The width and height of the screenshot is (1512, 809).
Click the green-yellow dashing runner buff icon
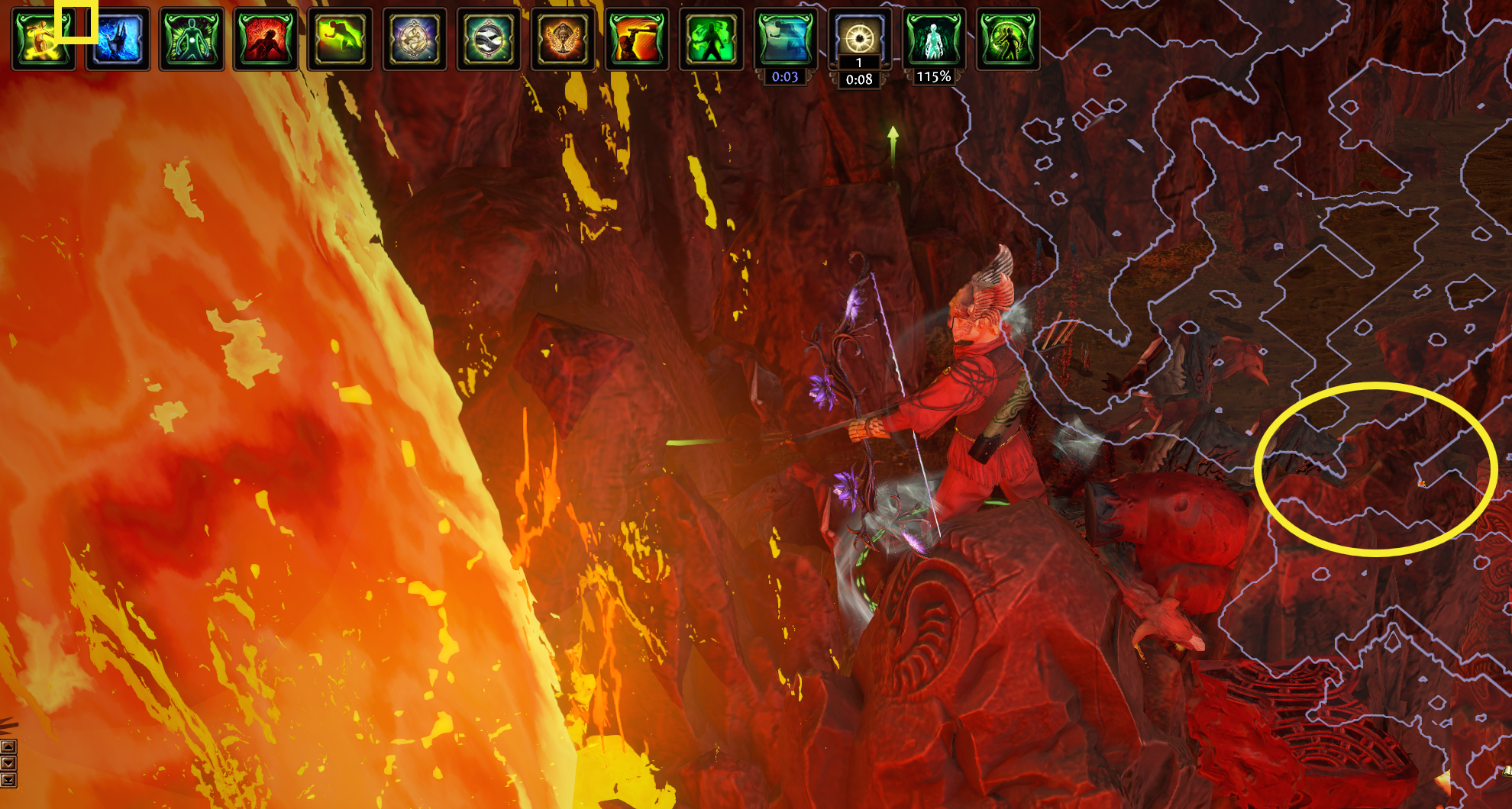340,39
